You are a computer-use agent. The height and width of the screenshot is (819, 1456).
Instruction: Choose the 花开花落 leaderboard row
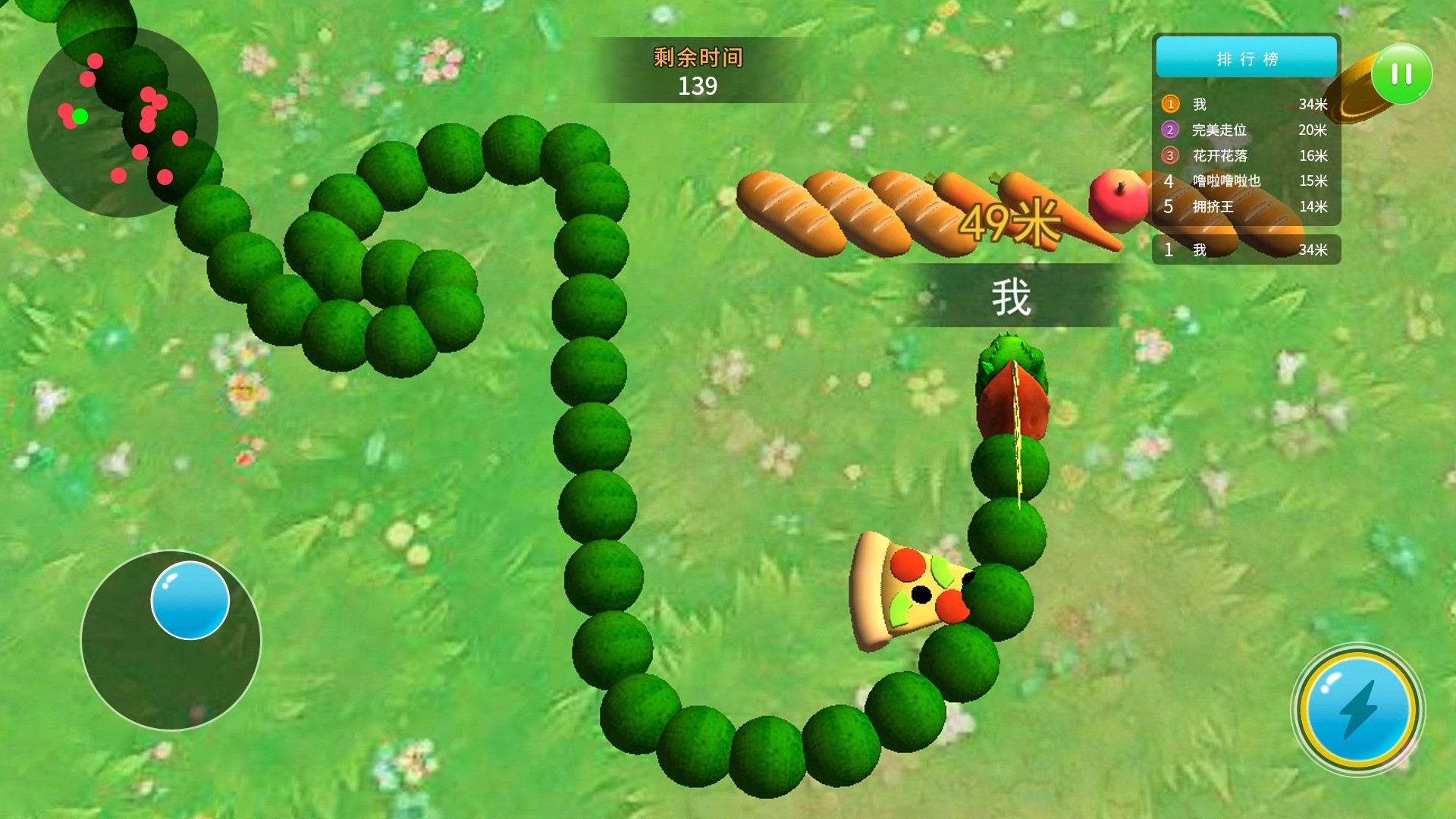tap(1244, 155)
